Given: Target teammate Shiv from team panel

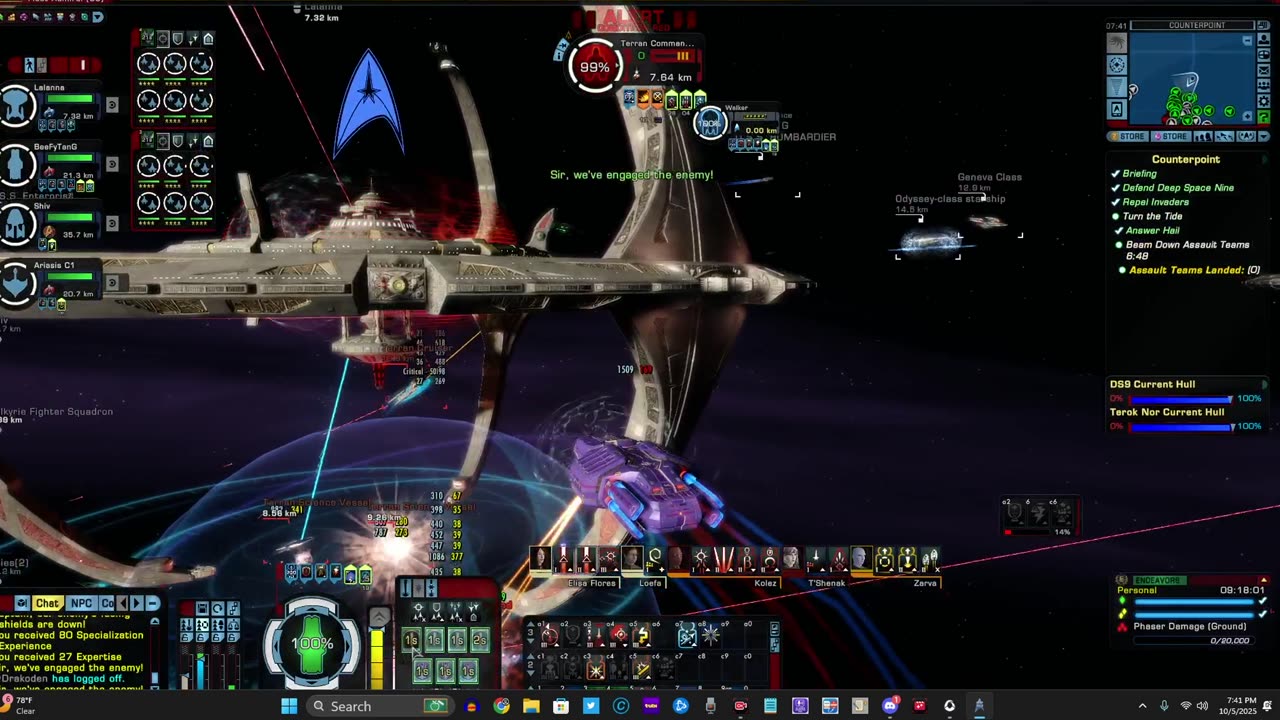Looking at the screenshot, I should [17, 223].
